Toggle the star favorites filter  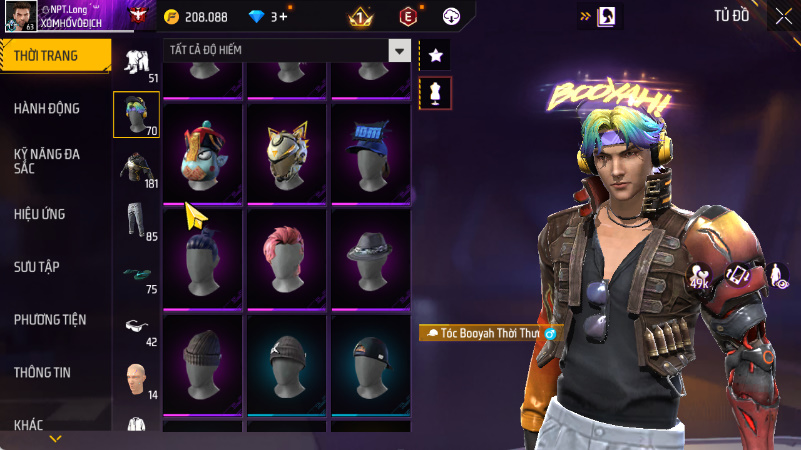(x=435, y=55)
